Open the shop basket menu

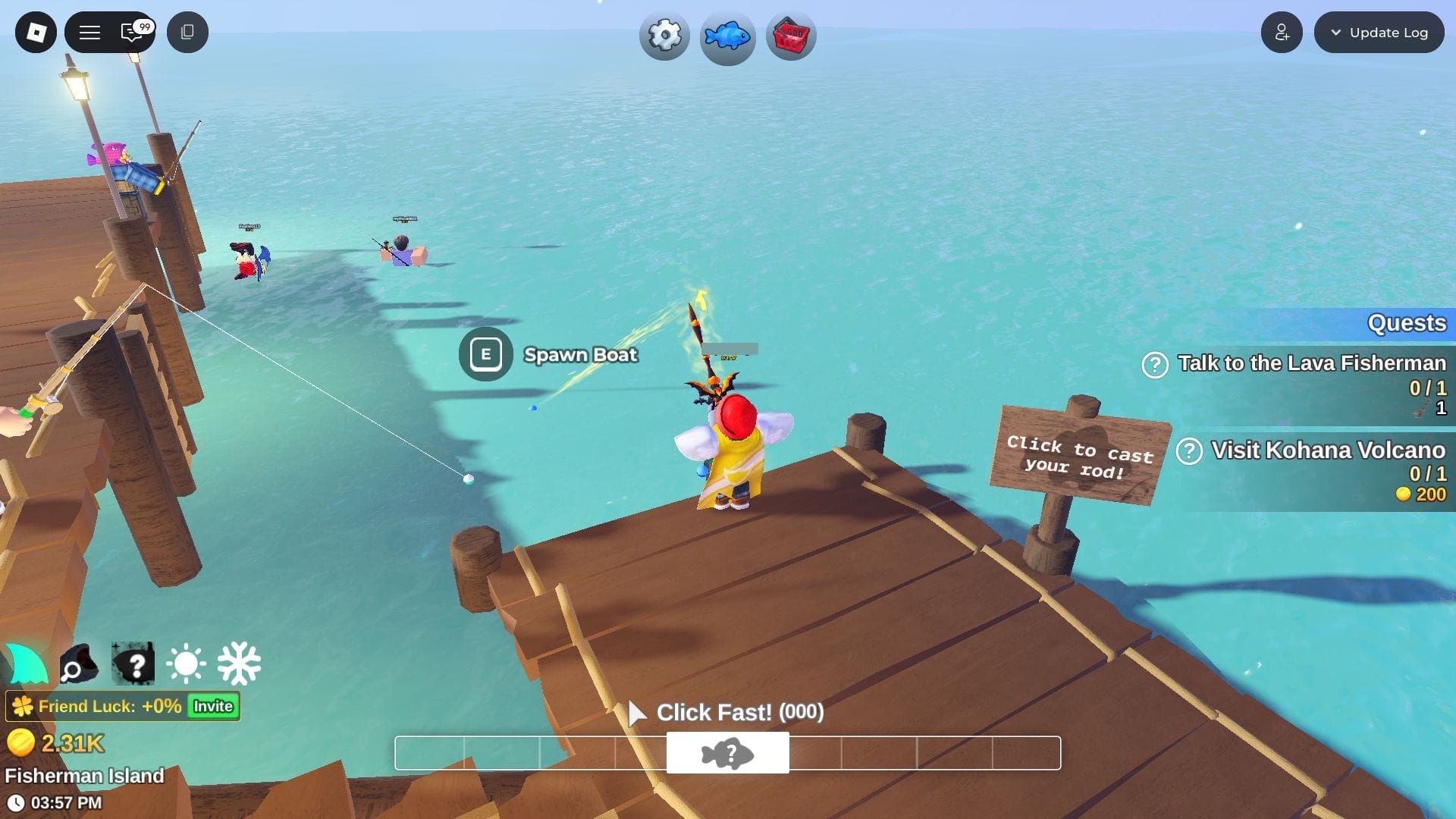[x=791, y=33]
